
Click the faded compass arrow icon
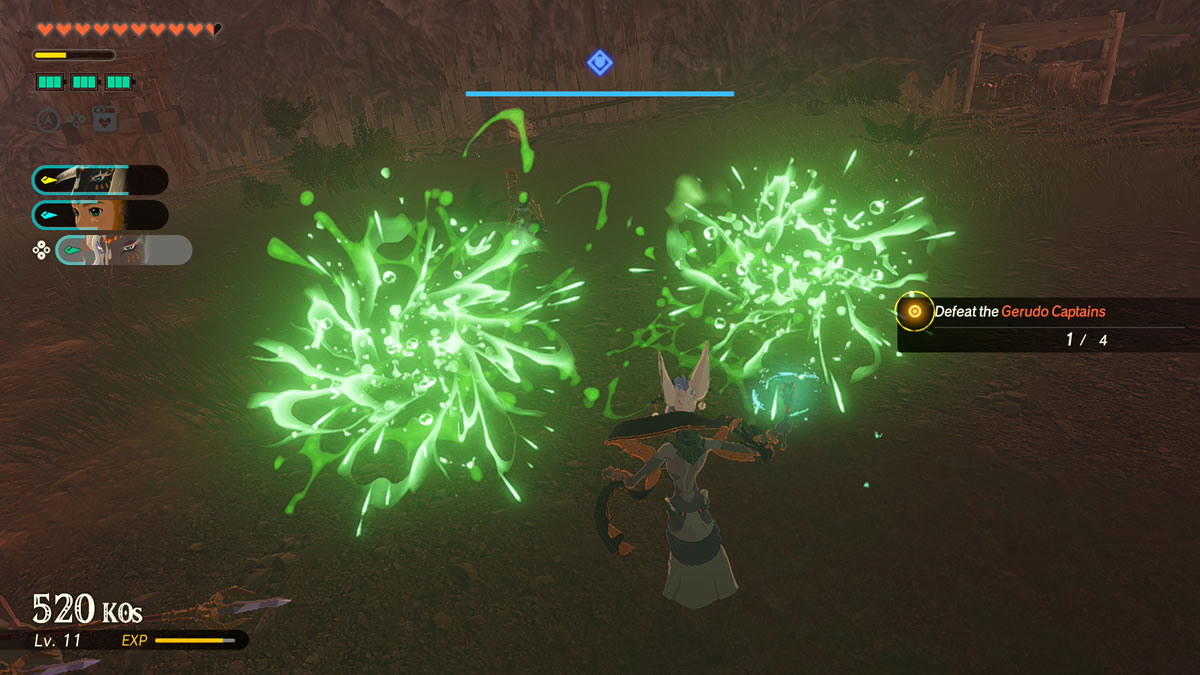pos(48,120)
